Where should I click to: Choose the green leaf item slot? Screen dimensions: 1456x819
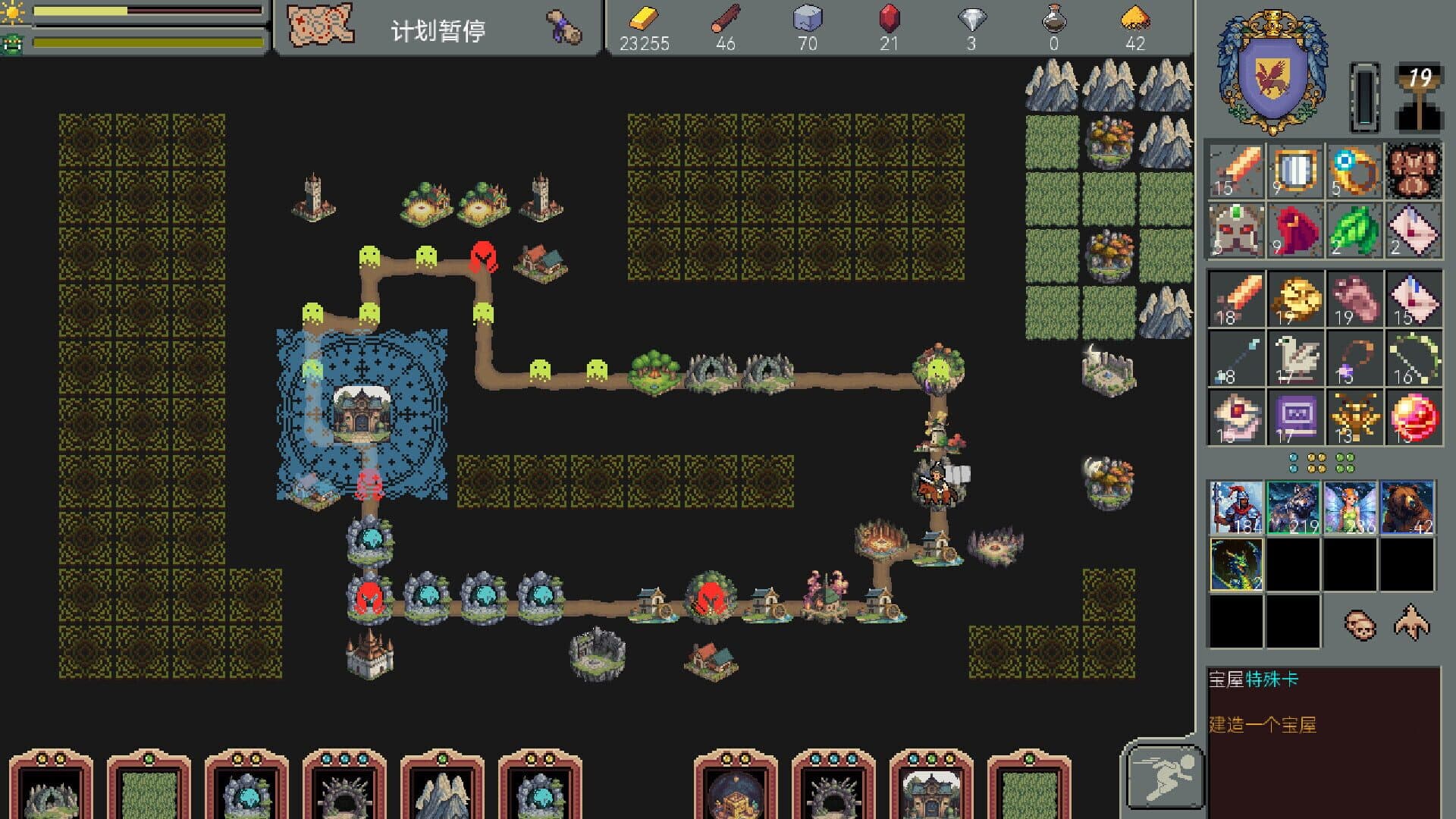[1354, 230]
